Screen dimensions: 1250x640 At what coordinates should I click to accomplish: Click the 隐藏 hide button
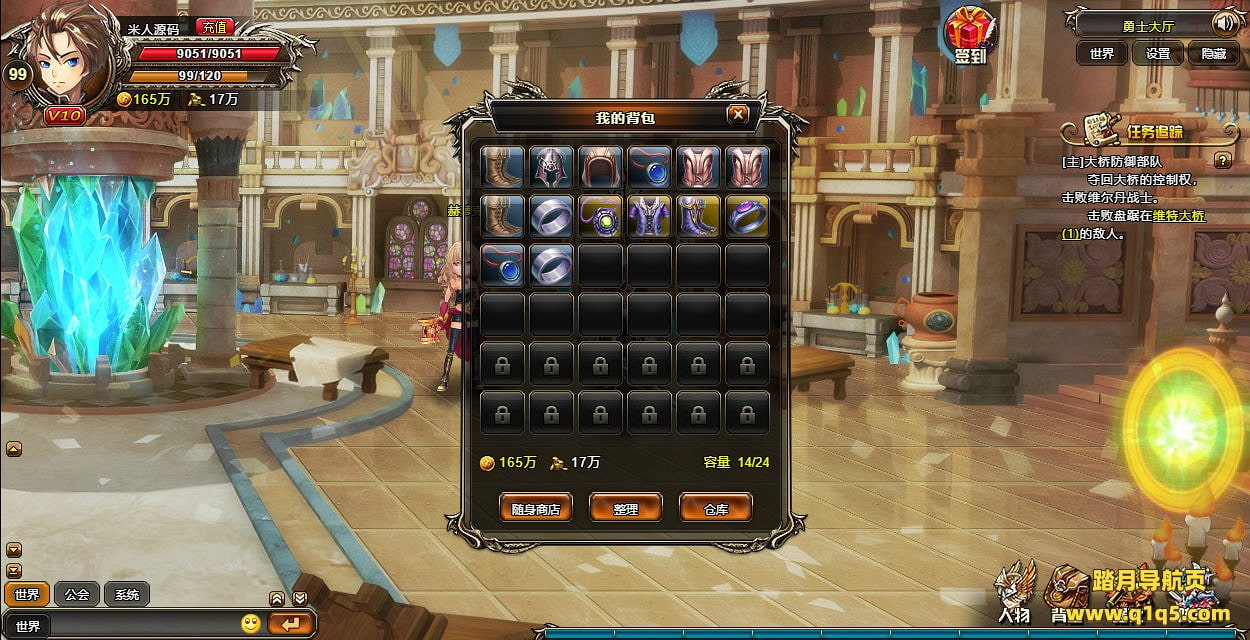[x=1214, y=54]
